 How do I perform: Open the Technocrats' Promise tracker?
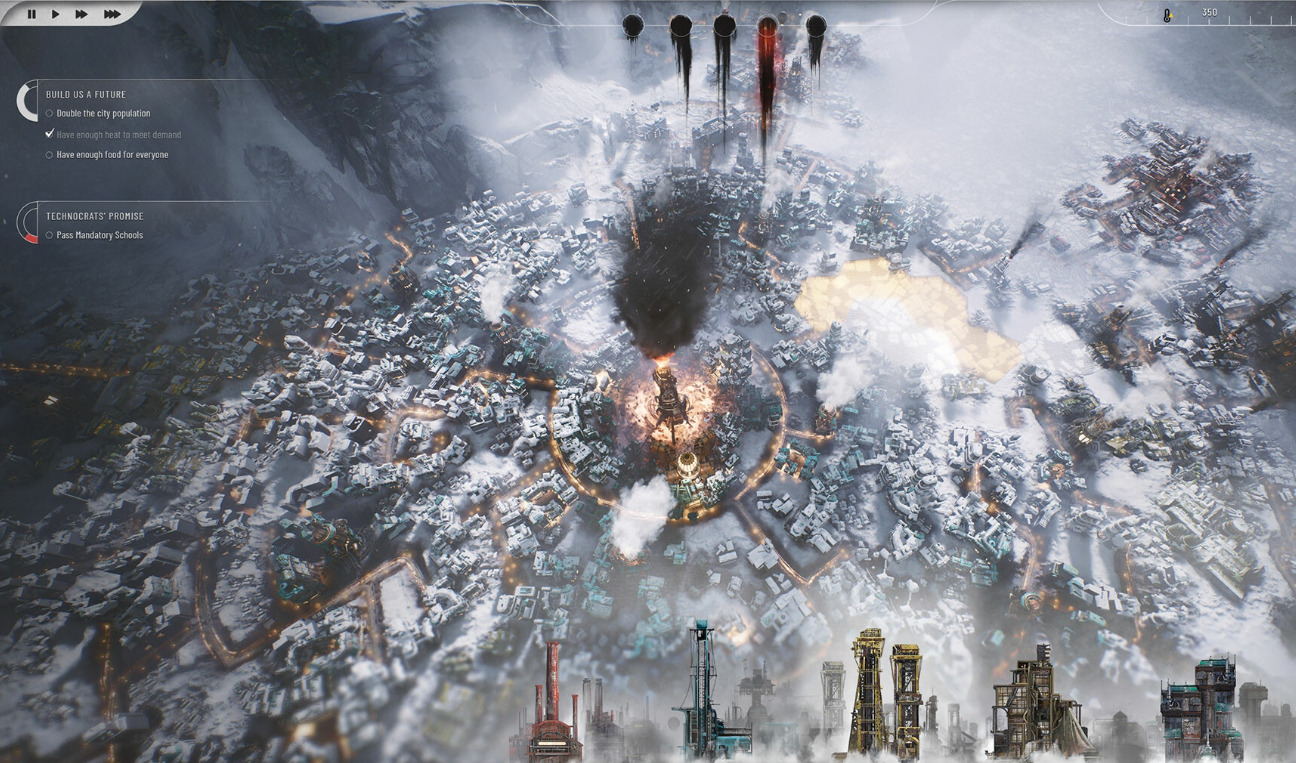pos(94,216)
